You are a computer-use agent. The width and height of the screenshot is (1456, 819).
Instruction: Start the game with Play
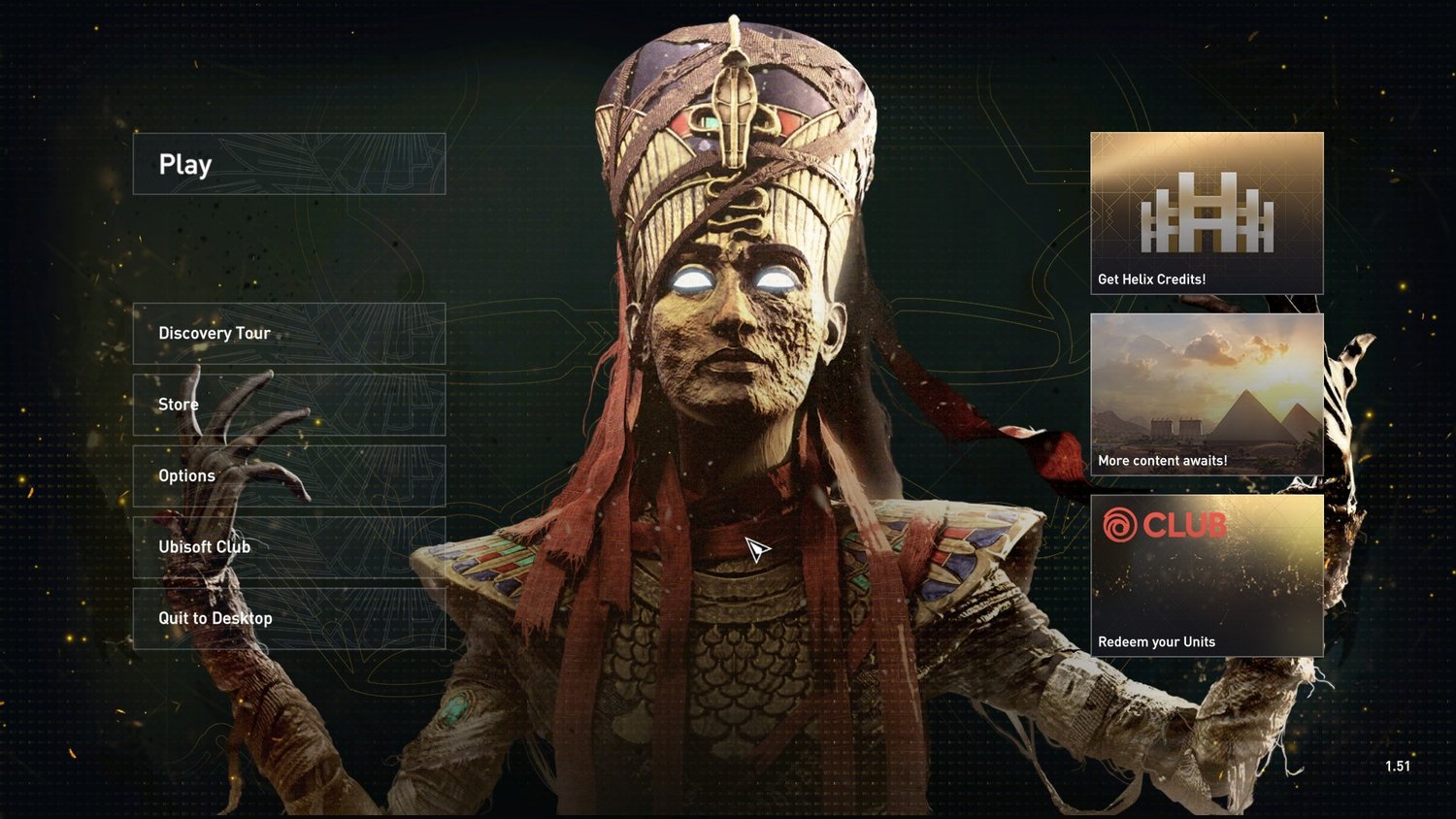pyautogui.click(x=288, y=164)
